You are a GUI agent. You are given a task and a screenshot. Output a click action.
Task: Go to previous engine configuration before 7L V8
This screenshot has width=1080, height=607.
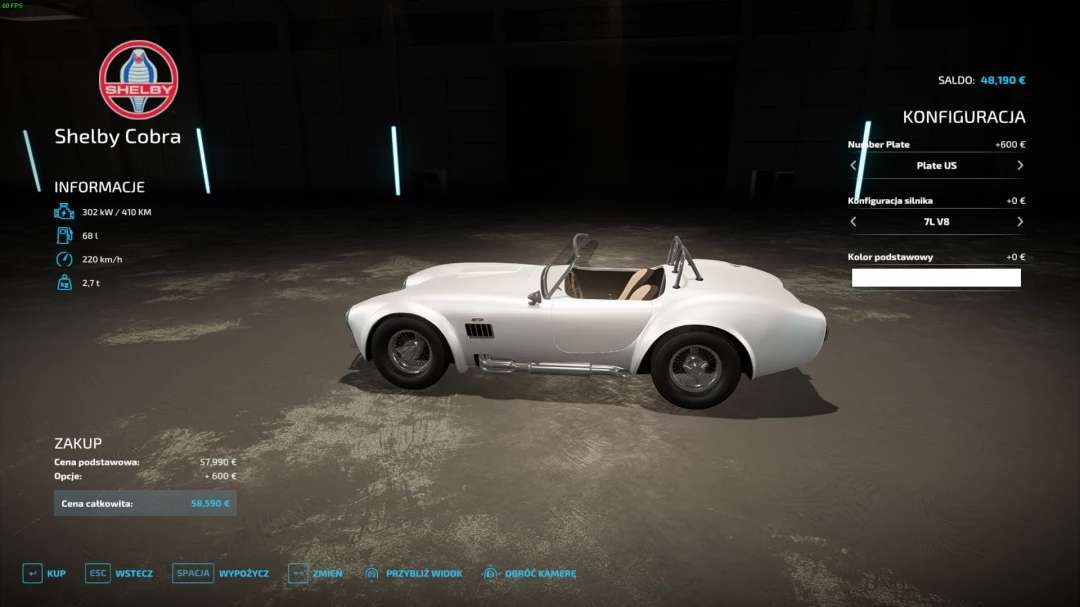[854, 222]
